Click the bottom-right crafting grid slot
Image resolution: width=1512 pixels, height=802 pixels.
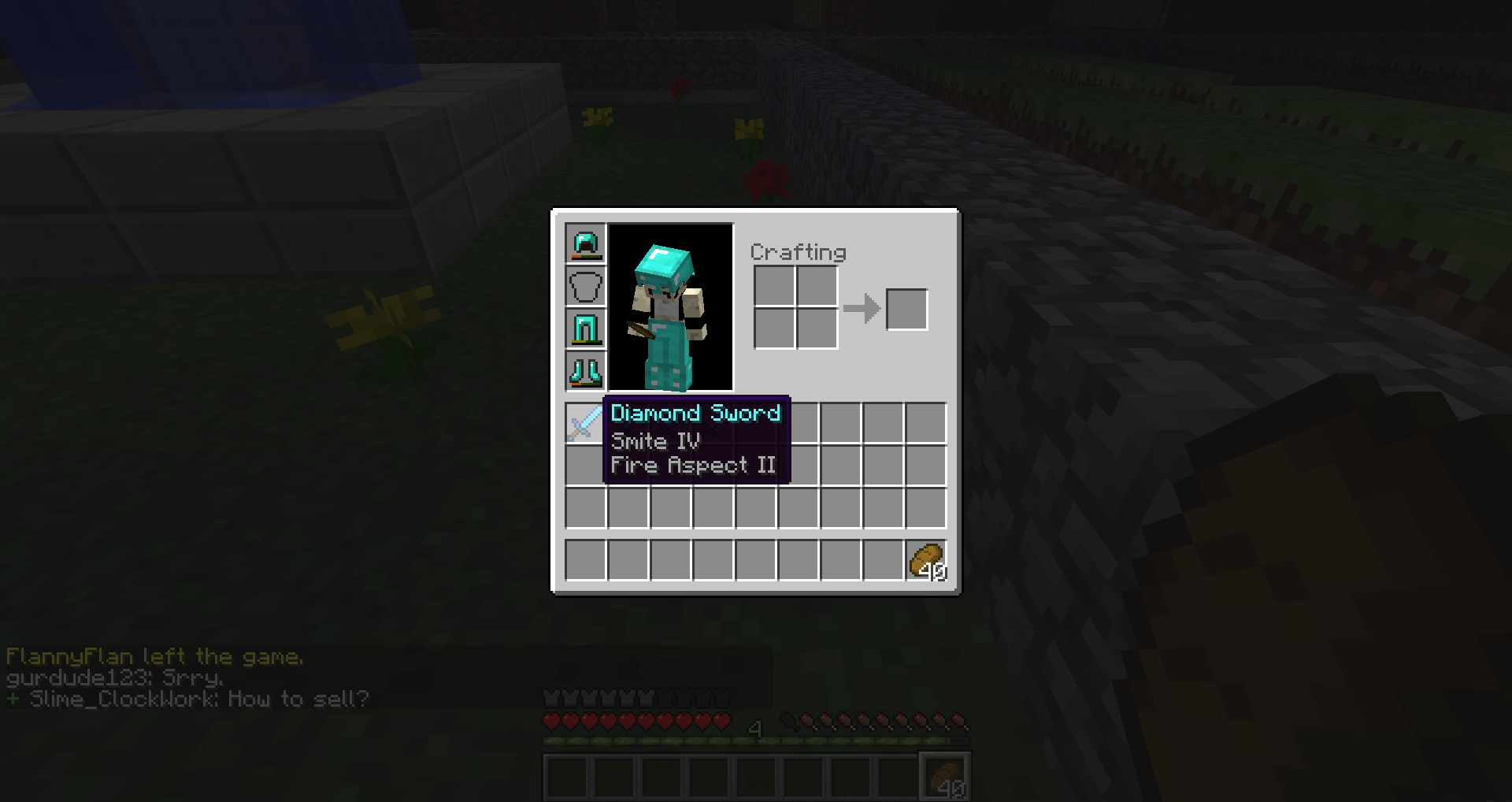tap(816, 330)
